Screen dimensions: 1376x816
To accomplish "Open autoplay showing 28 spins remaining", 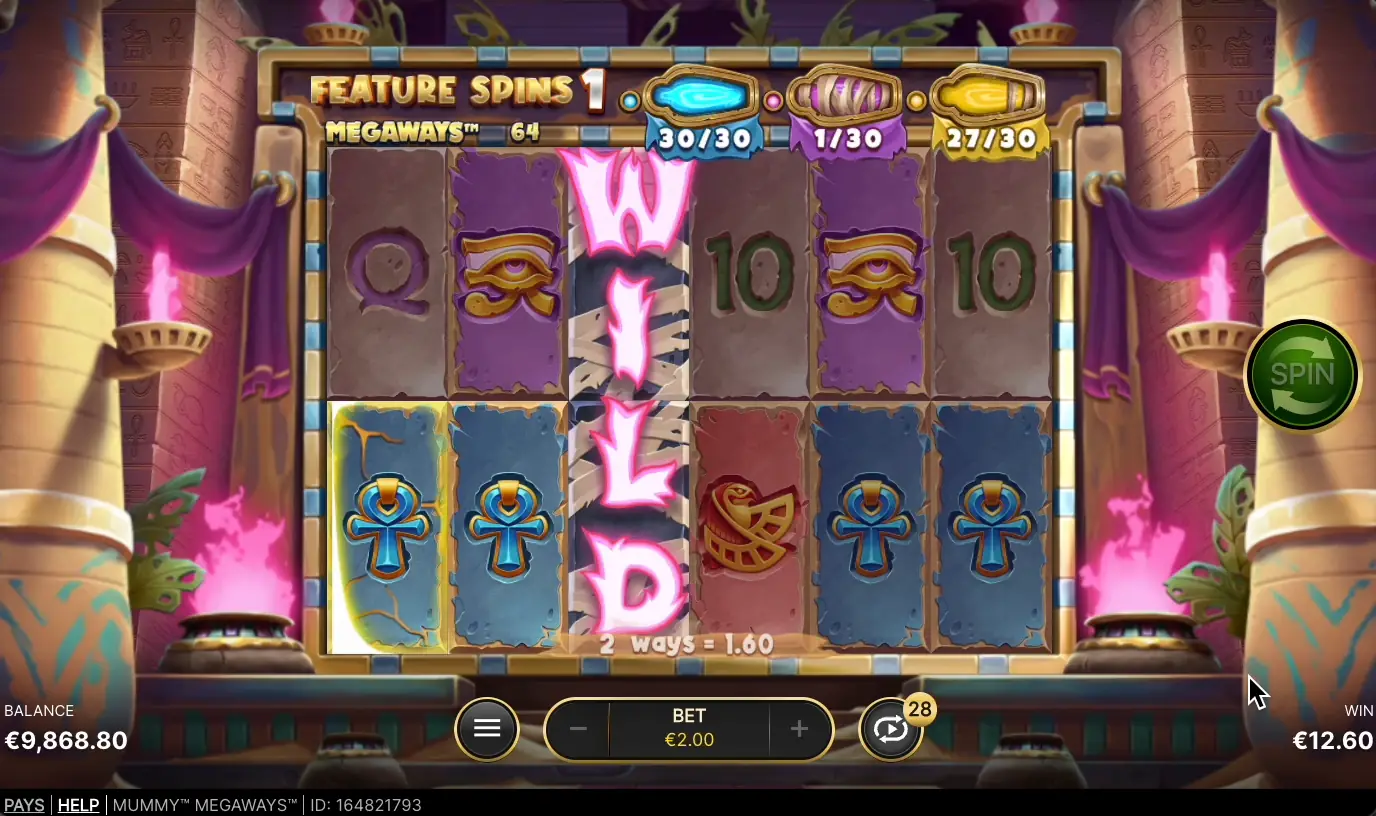I will (x=890, y=728).
